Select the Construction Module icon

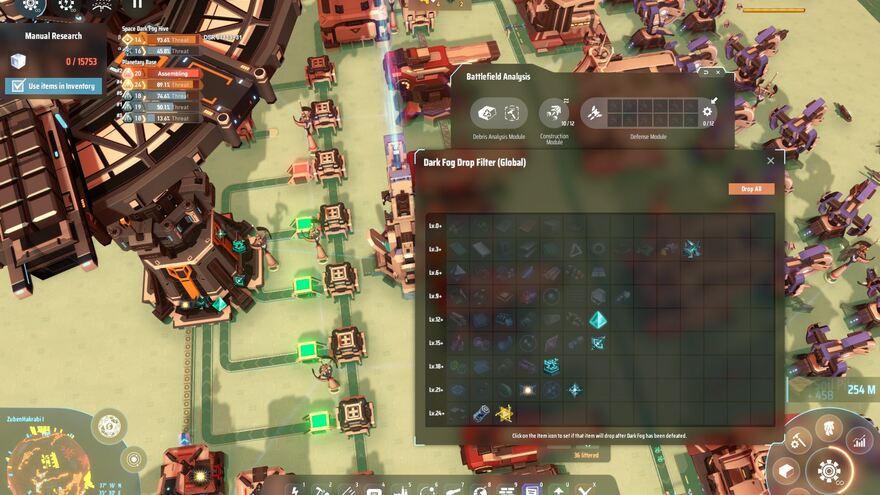553,112
